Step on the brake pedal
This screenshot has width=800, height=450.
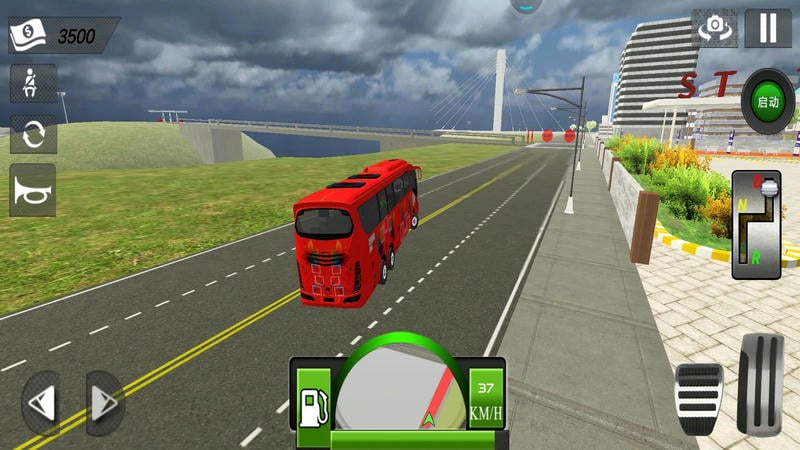point(698,397)
